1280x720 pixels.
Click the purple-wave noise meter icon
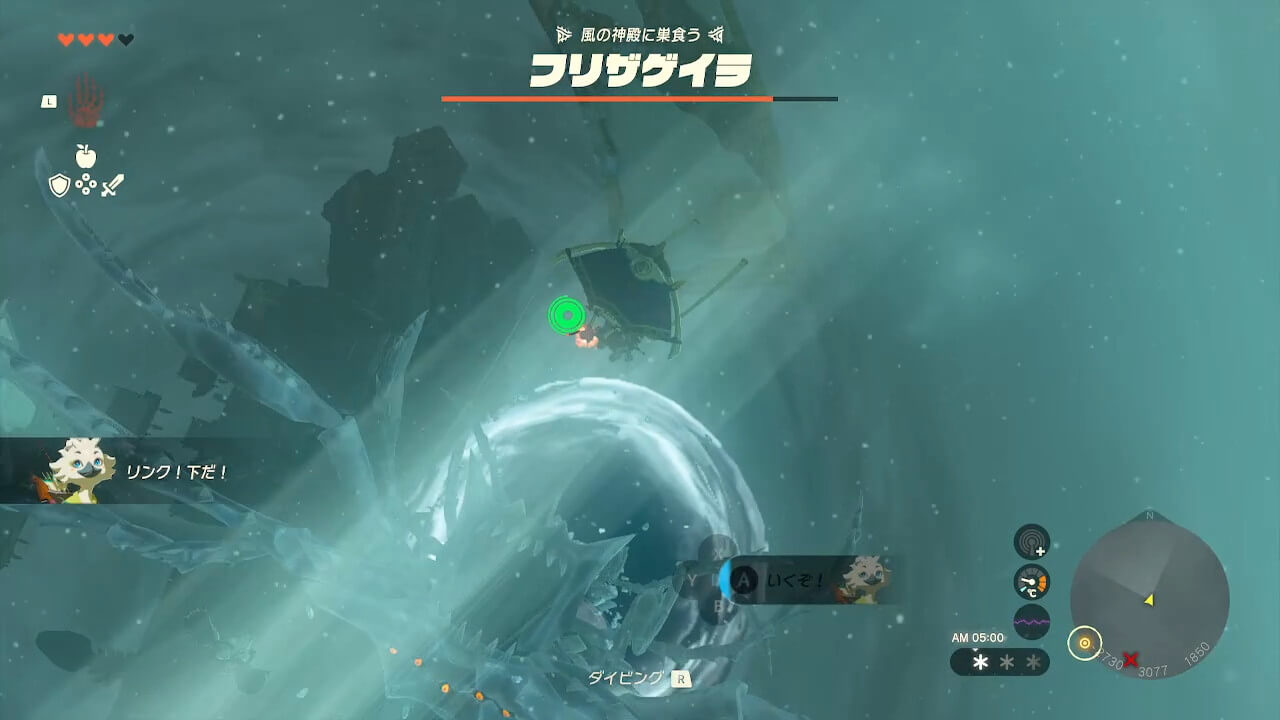tap(1031, 621)
